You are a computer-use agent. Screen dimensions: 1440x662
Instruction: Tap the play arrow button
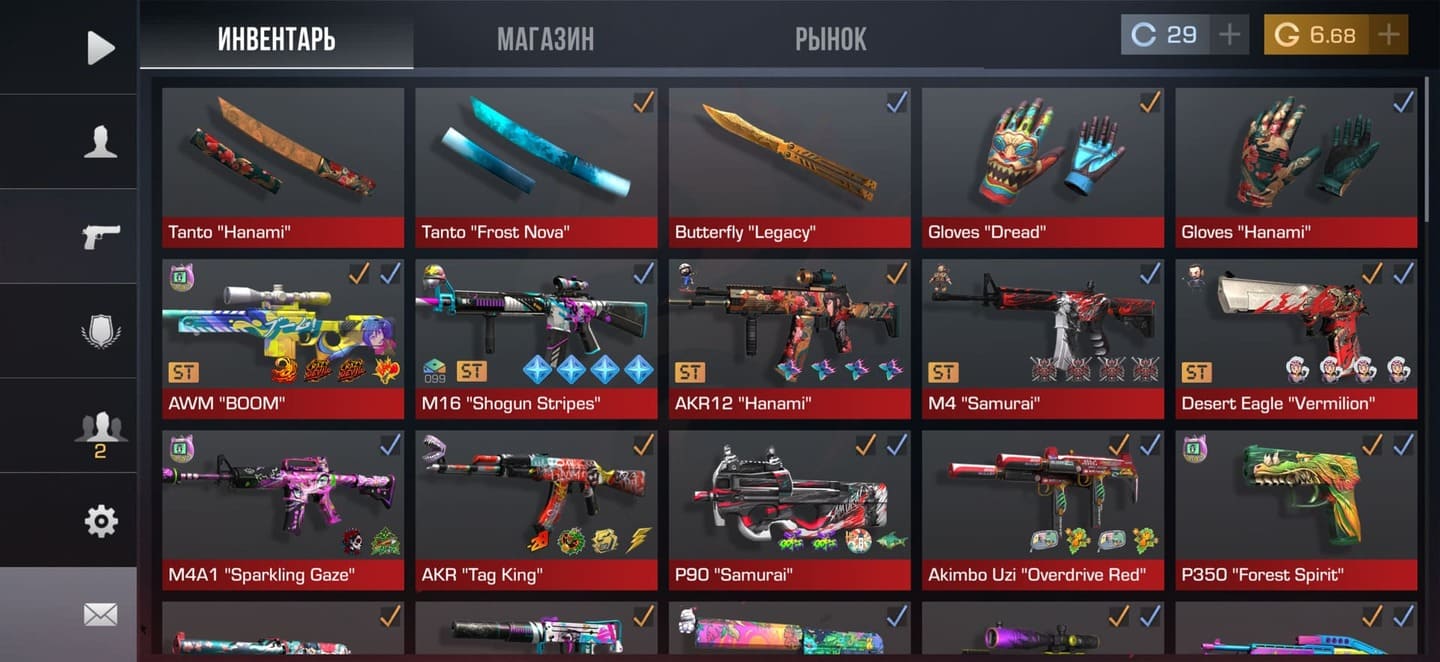[x=100, y=47]
